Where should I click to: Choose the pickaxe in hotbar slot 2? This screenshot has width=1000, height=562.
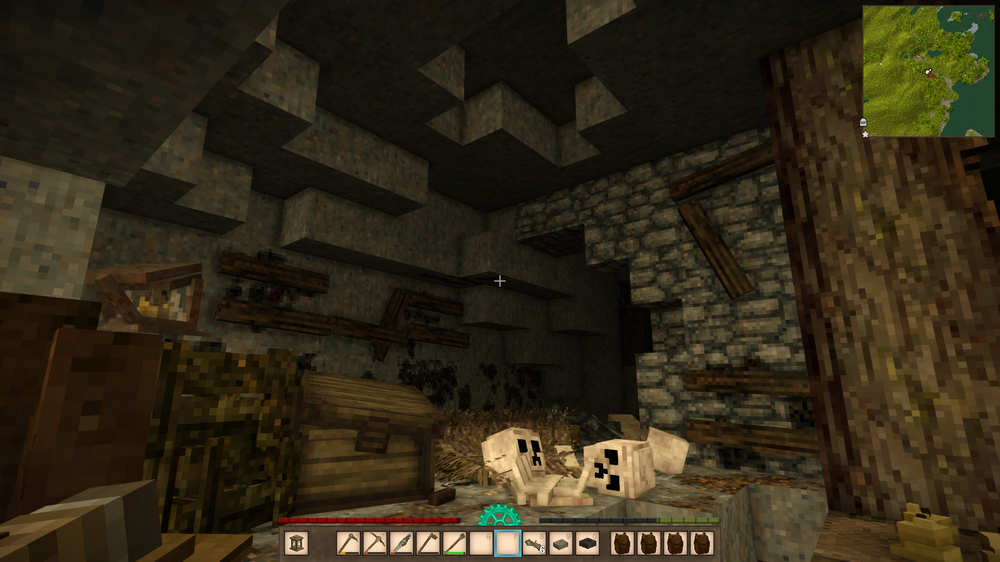(375, 543)
